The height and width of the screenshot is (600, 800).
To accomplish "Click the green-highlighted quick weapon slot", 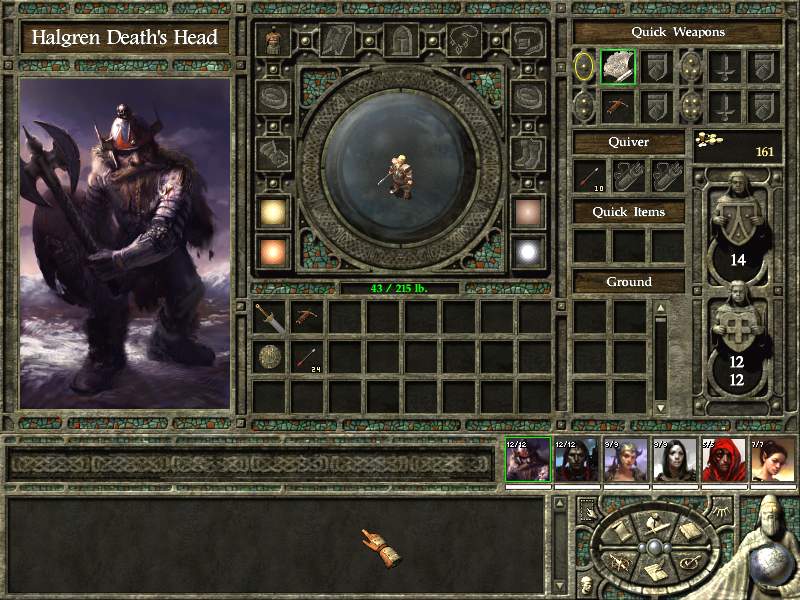I will 618,67.
